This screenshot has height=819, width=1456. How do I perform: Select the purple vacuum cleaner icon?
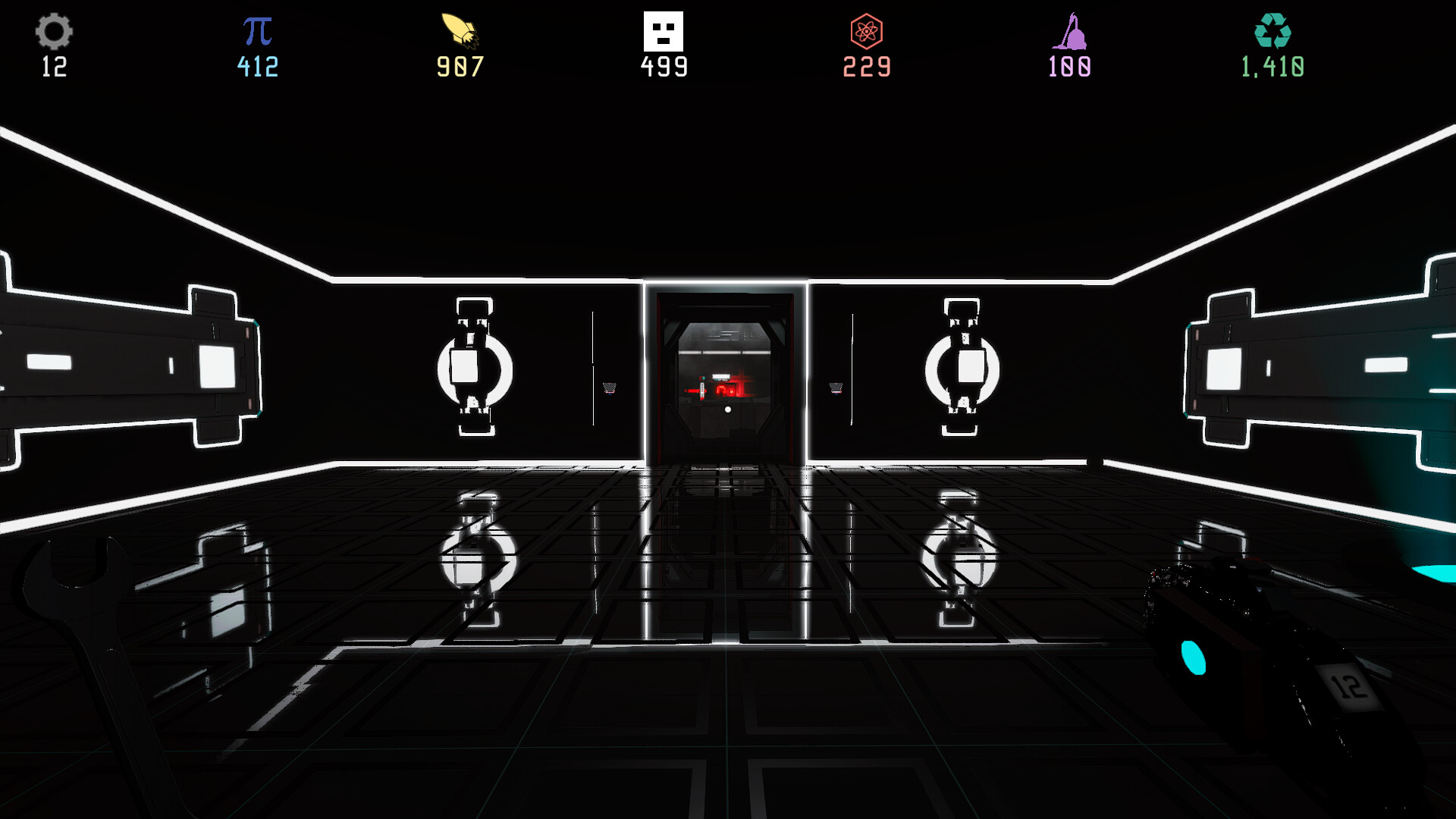click(1069, 32)
